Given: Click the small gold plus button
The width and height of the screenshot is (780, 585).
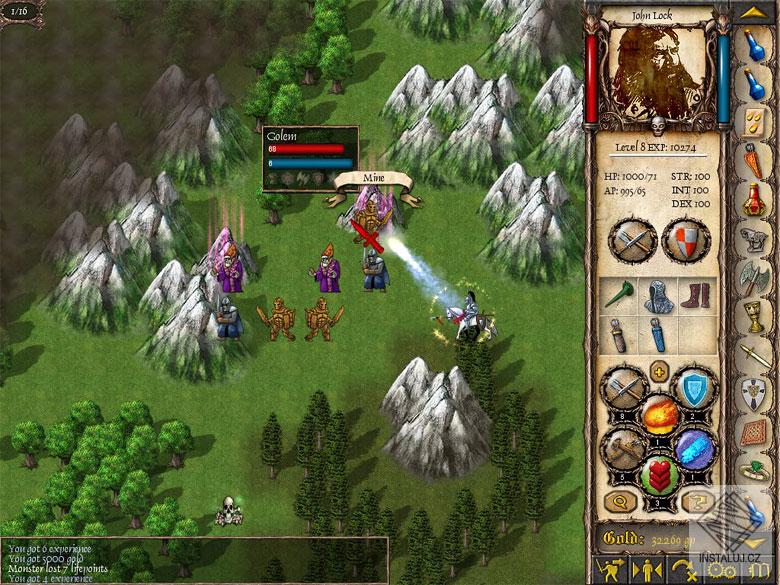Looking at the screenshot, I should pyautogui.click(x=659, y=372).
